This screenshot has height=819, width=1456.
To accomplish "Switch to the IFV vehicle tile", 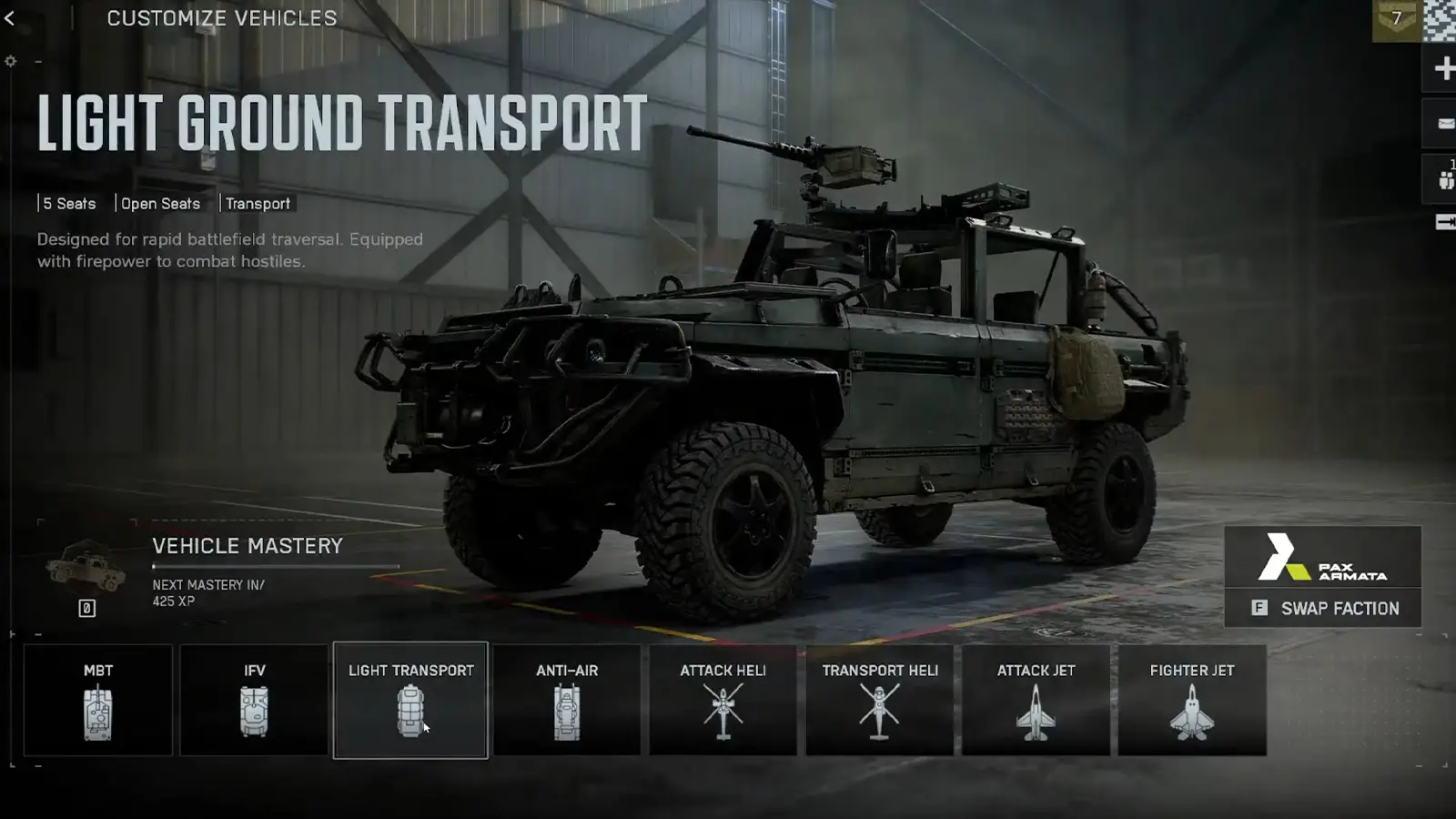I will (254, 700).
